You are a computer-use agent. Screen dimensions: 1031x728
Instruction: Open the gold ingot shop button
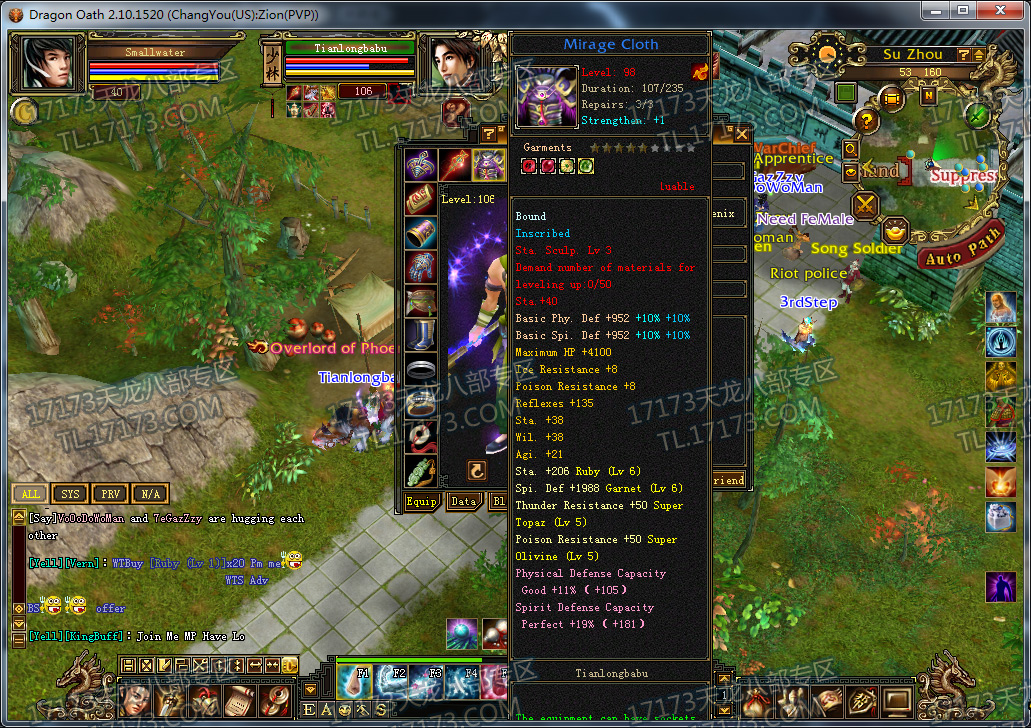tap(894, 232)
